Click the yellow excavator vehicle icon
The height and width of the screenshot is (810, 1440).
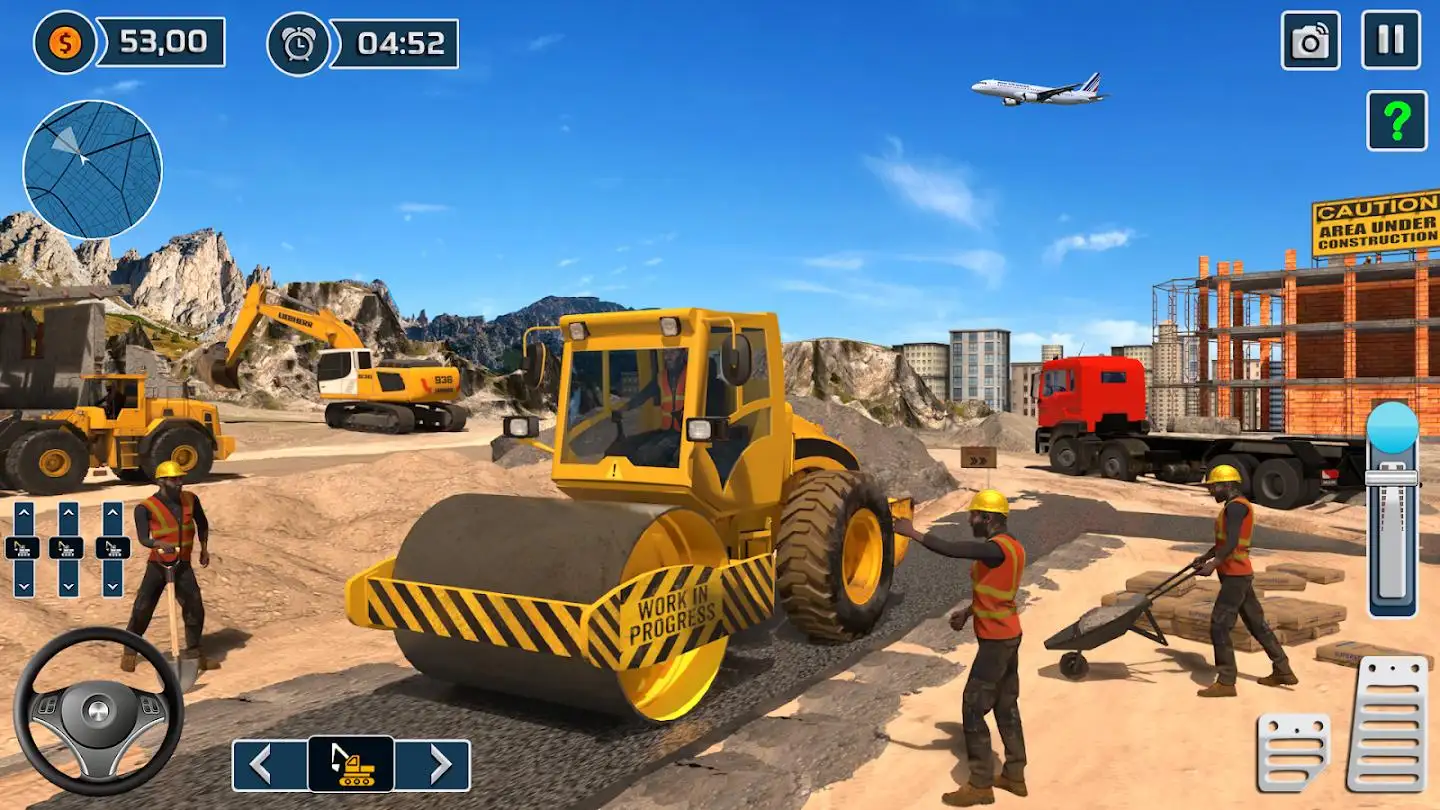(351, 765)
